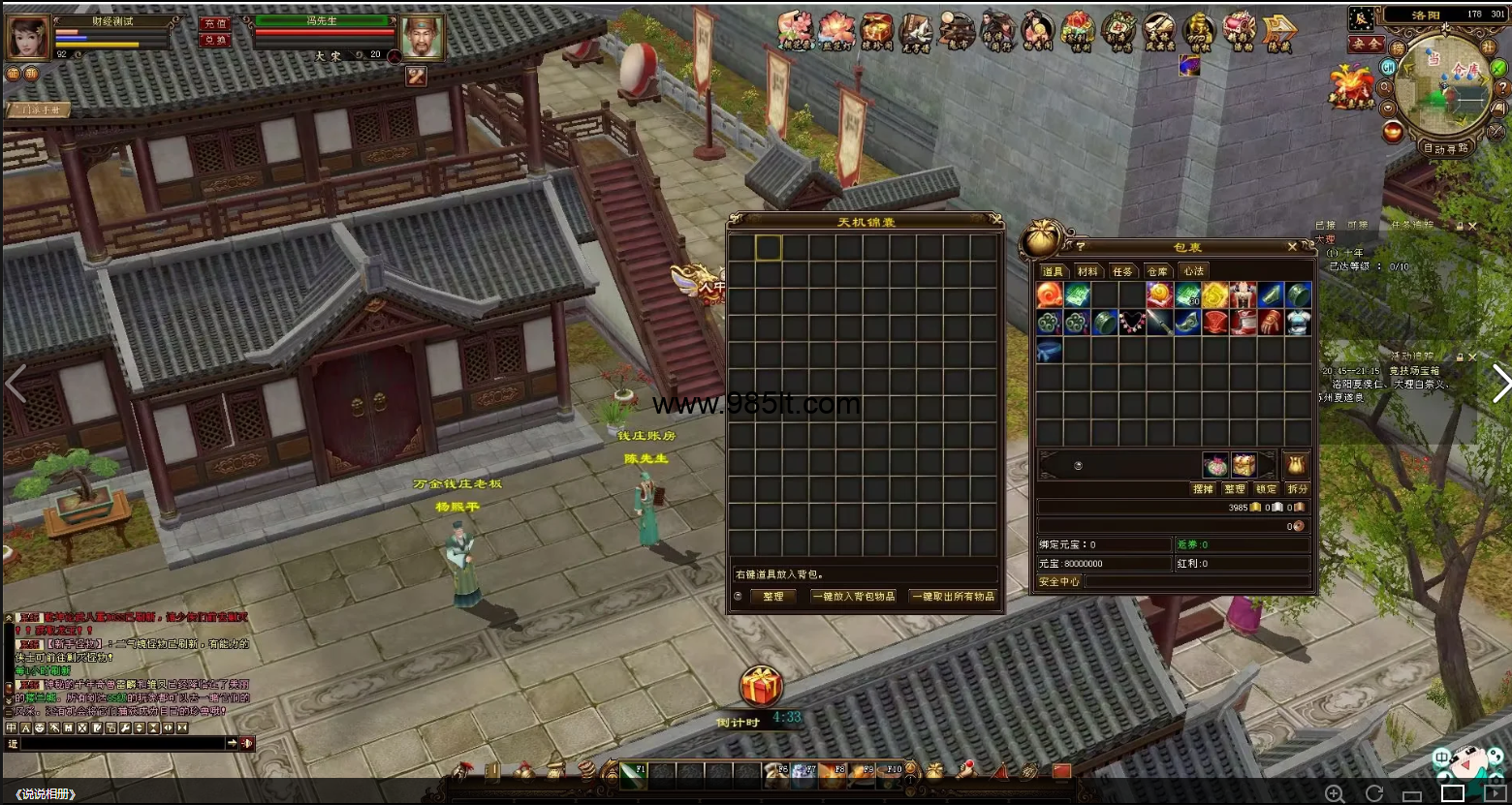The height and width of the screenshot is (805, 1512).
Task: Click 一键放入背包物品 button
Action: [853, 597]
